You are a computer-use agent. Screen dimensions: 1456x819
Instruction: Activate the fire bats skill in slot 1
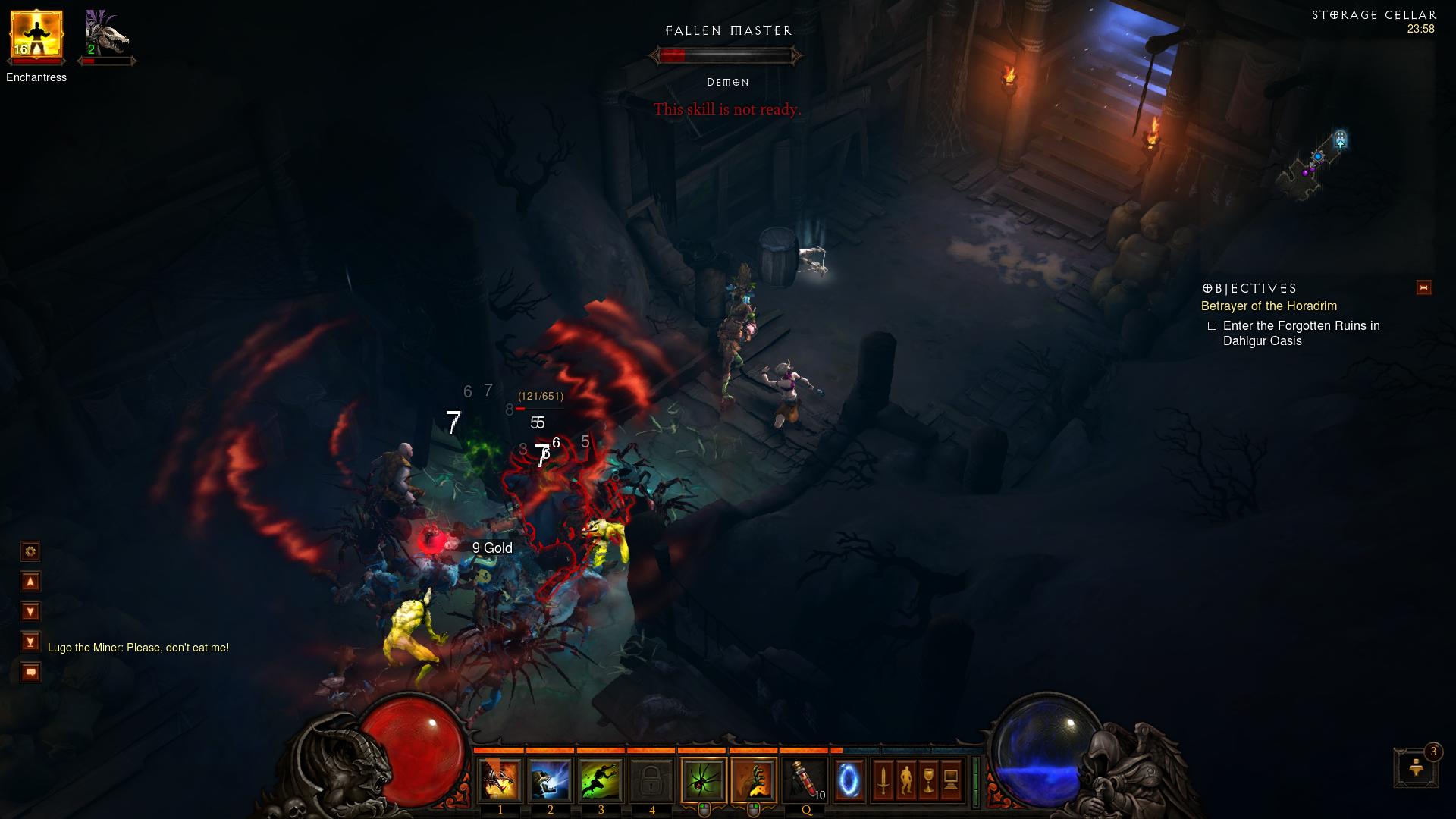pyautogui.click(x=500, y=780)
